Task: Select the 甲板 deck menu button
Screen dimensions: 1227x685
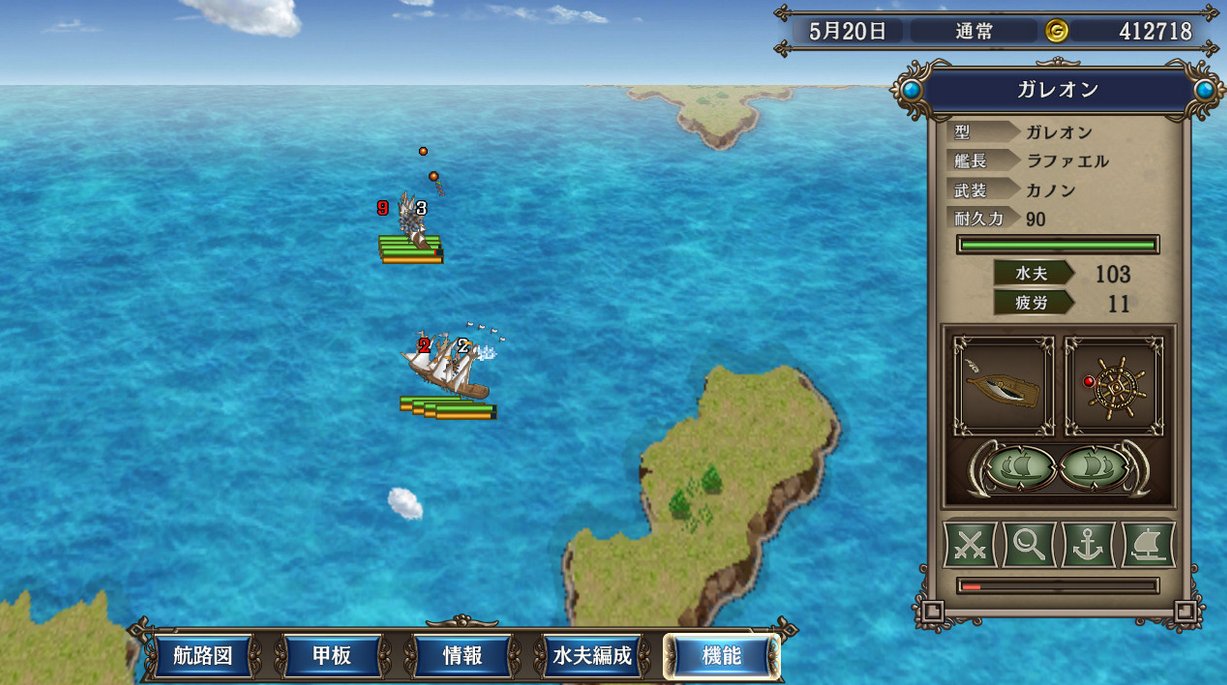Action: [x=332, y=656]
